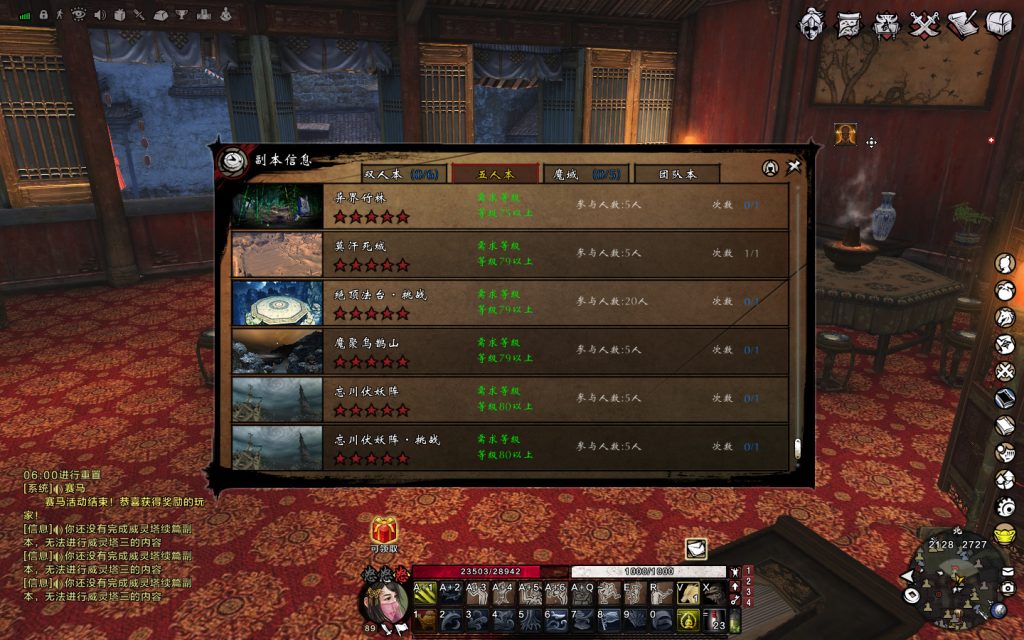Select the 忘川伏妖阵·挑战 entry
The width and height of the screenshot is (1024, 640).
(510, 446)
